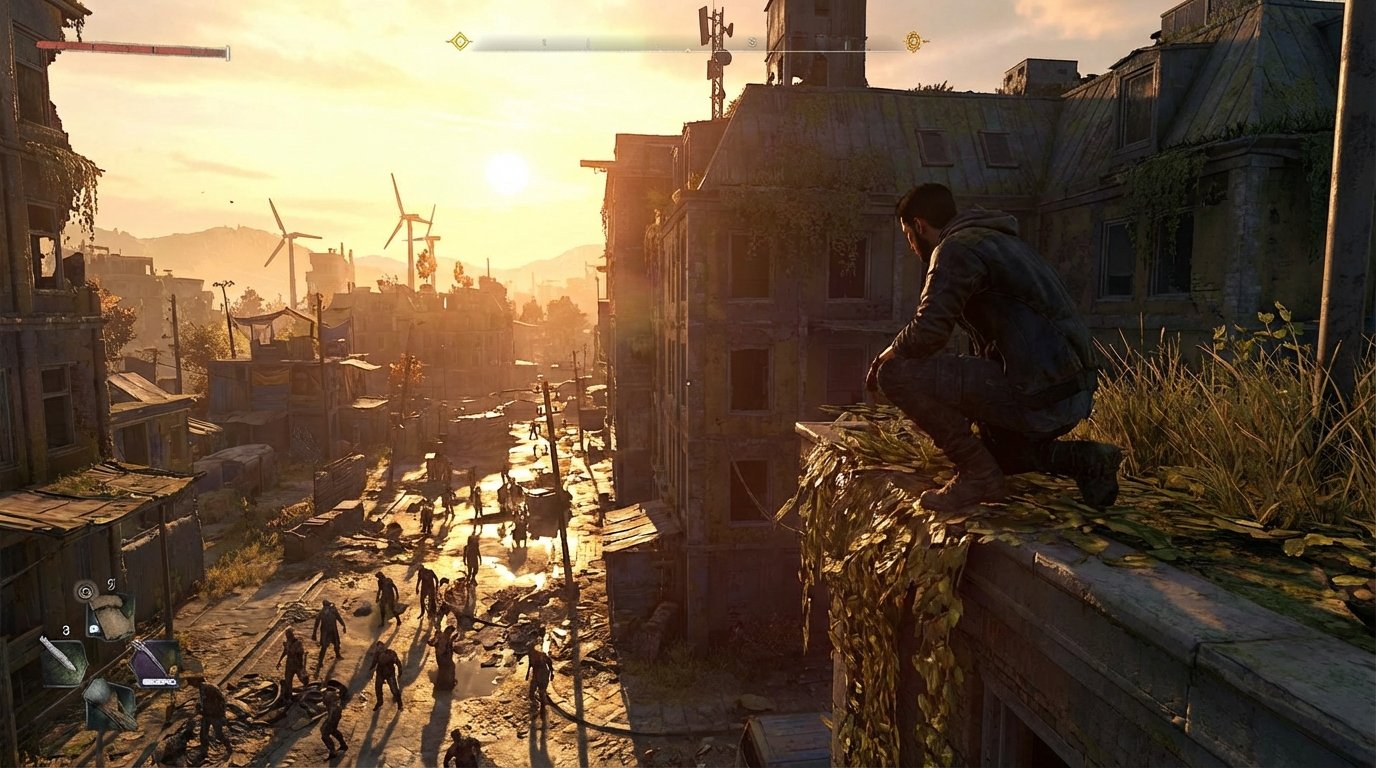Click the golden circular emblem right of the compass
Viewport: 1376px width, 768px height.
click(x=914, y=40)
